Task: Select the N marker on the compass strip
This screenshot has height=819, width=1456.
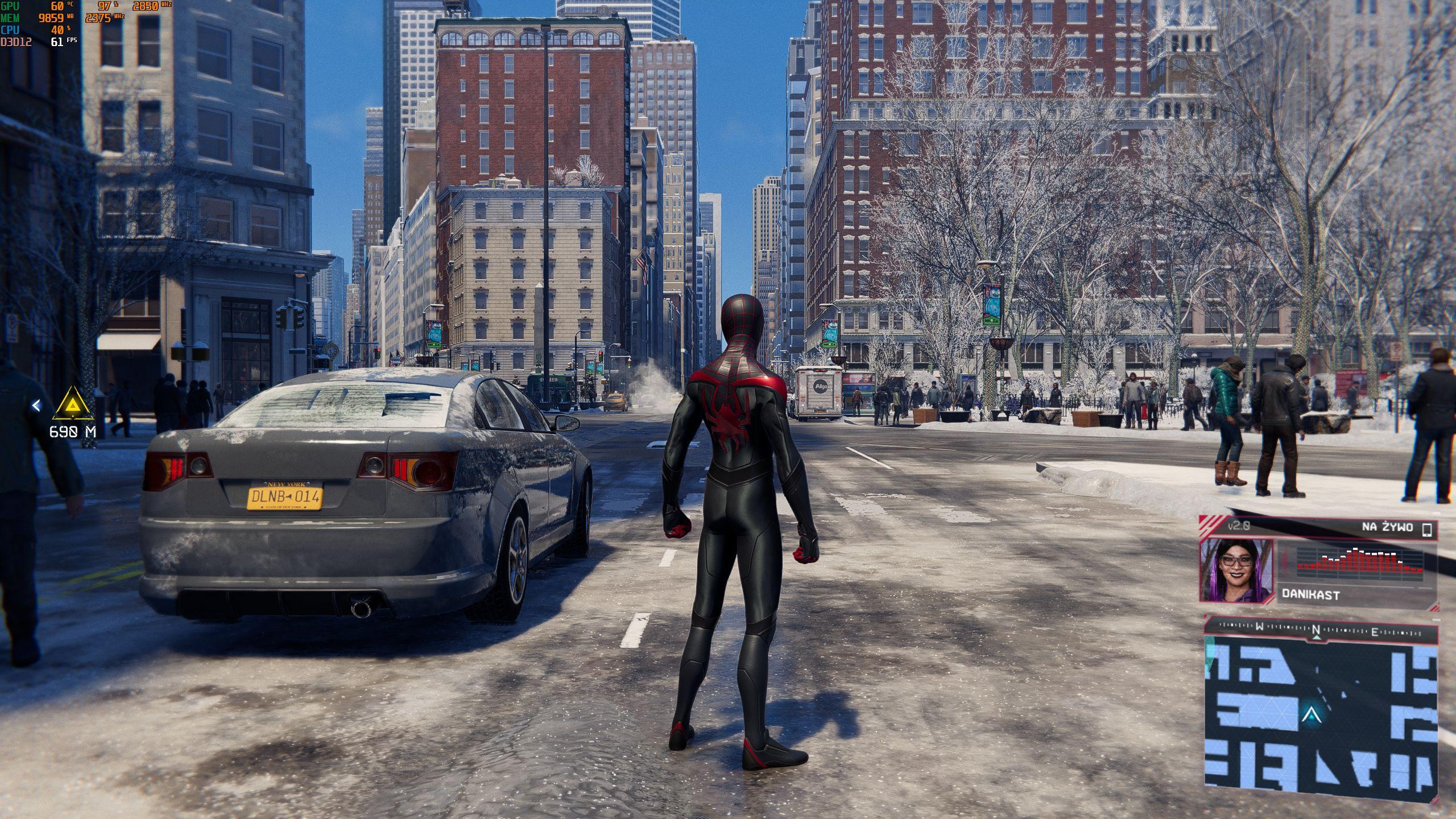Action: [x=1316, y=630]
